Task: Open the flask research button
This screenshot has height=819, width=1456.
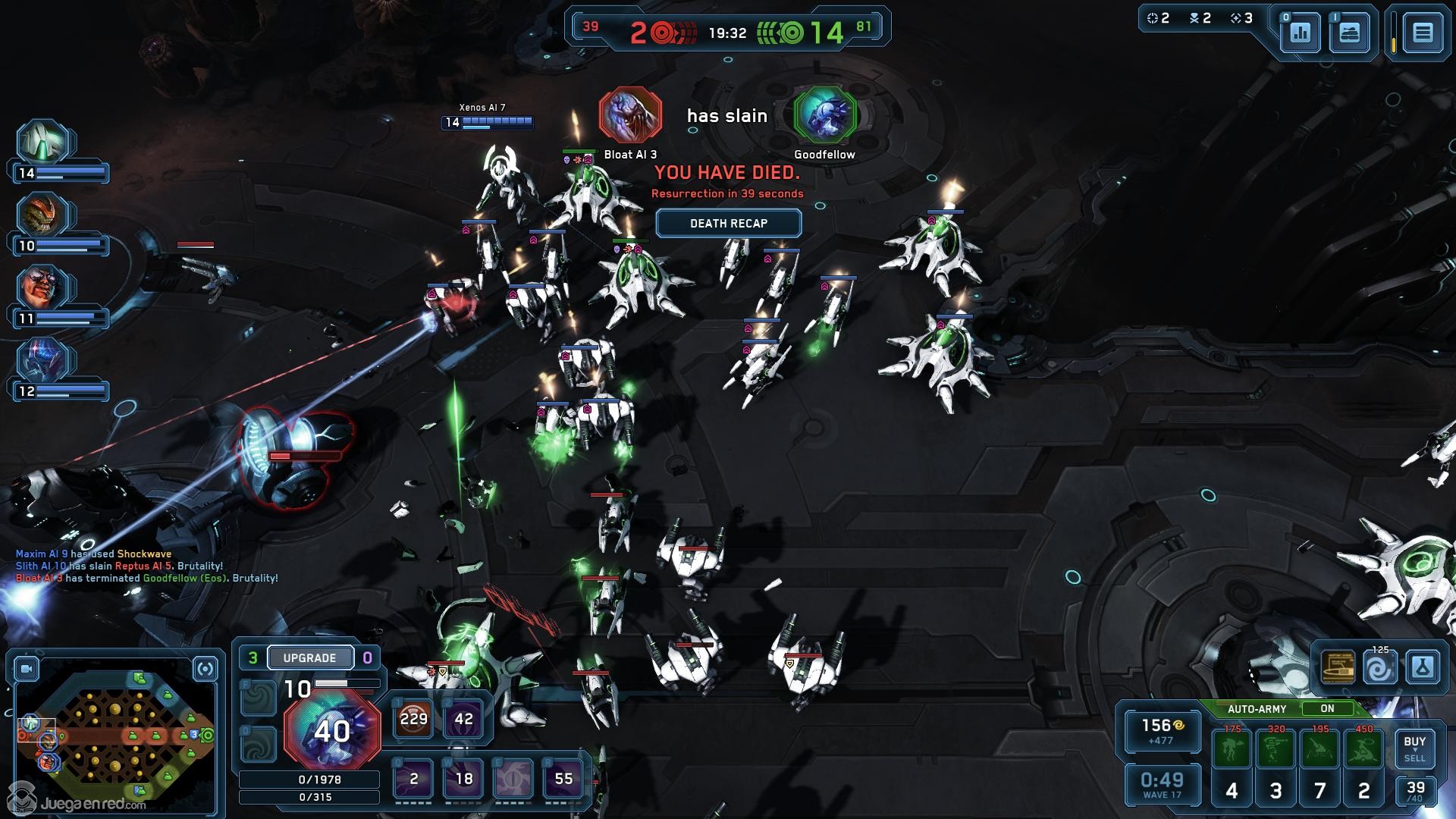Action: [x=1422, y=668]
